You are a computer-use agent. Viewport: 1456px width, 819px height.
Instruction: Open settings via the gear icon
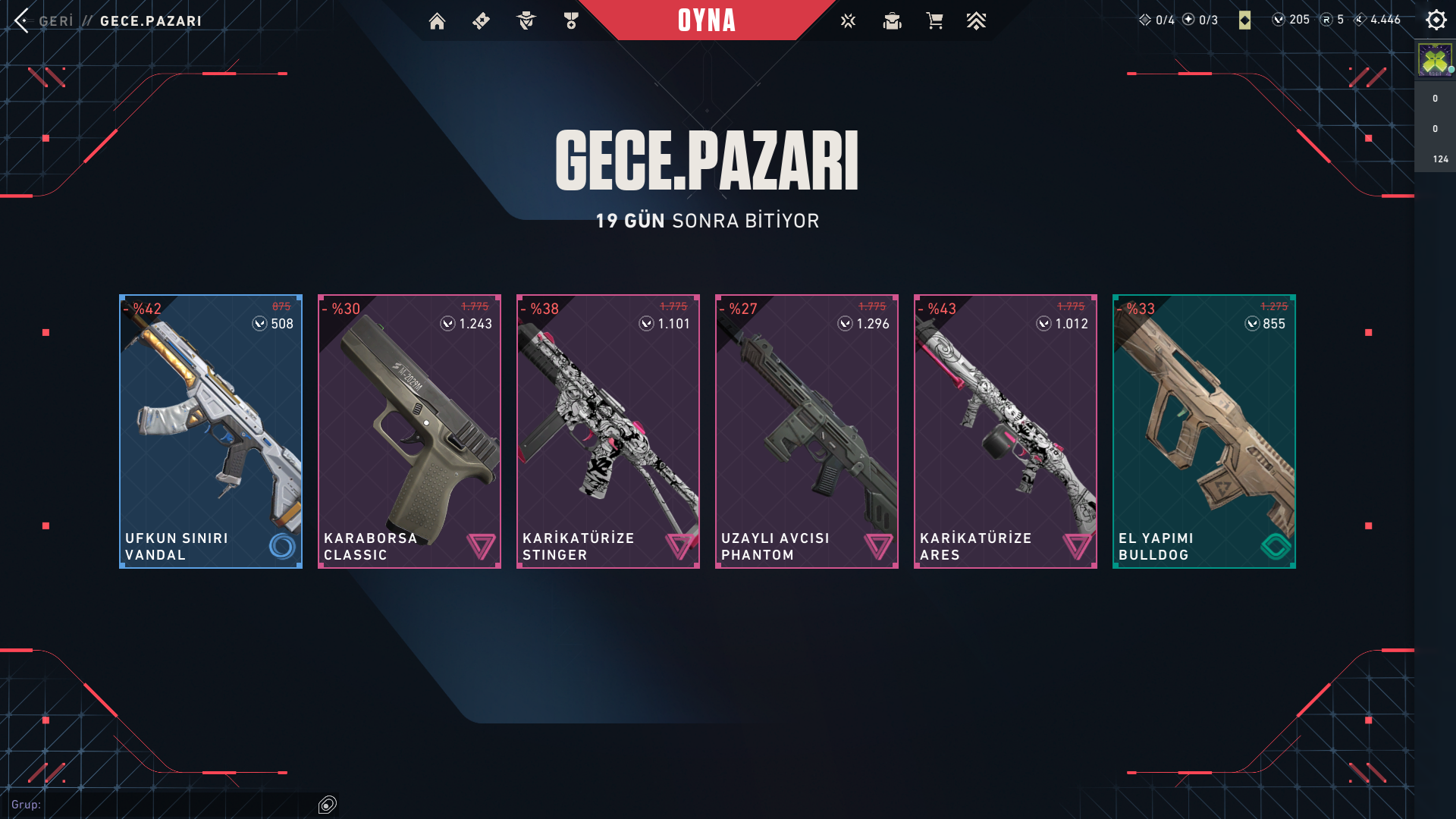(1436, 20)
